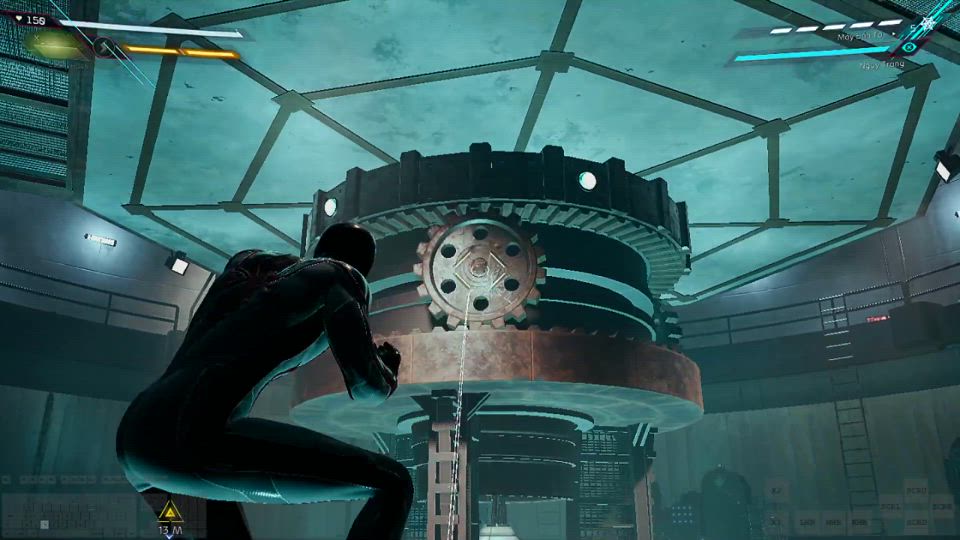The height and width of the screenshot is (540, 960).
Task: Click the yellow objective waypoint marker
Action: (x=169, y=510)
